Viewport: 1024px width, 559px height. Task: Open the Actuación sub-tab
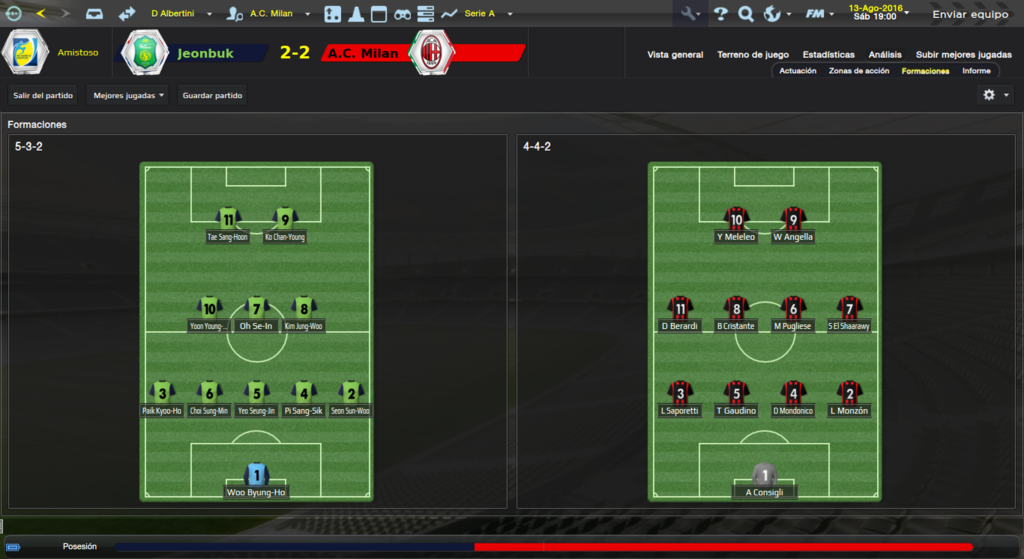click(x=798, y=71)
